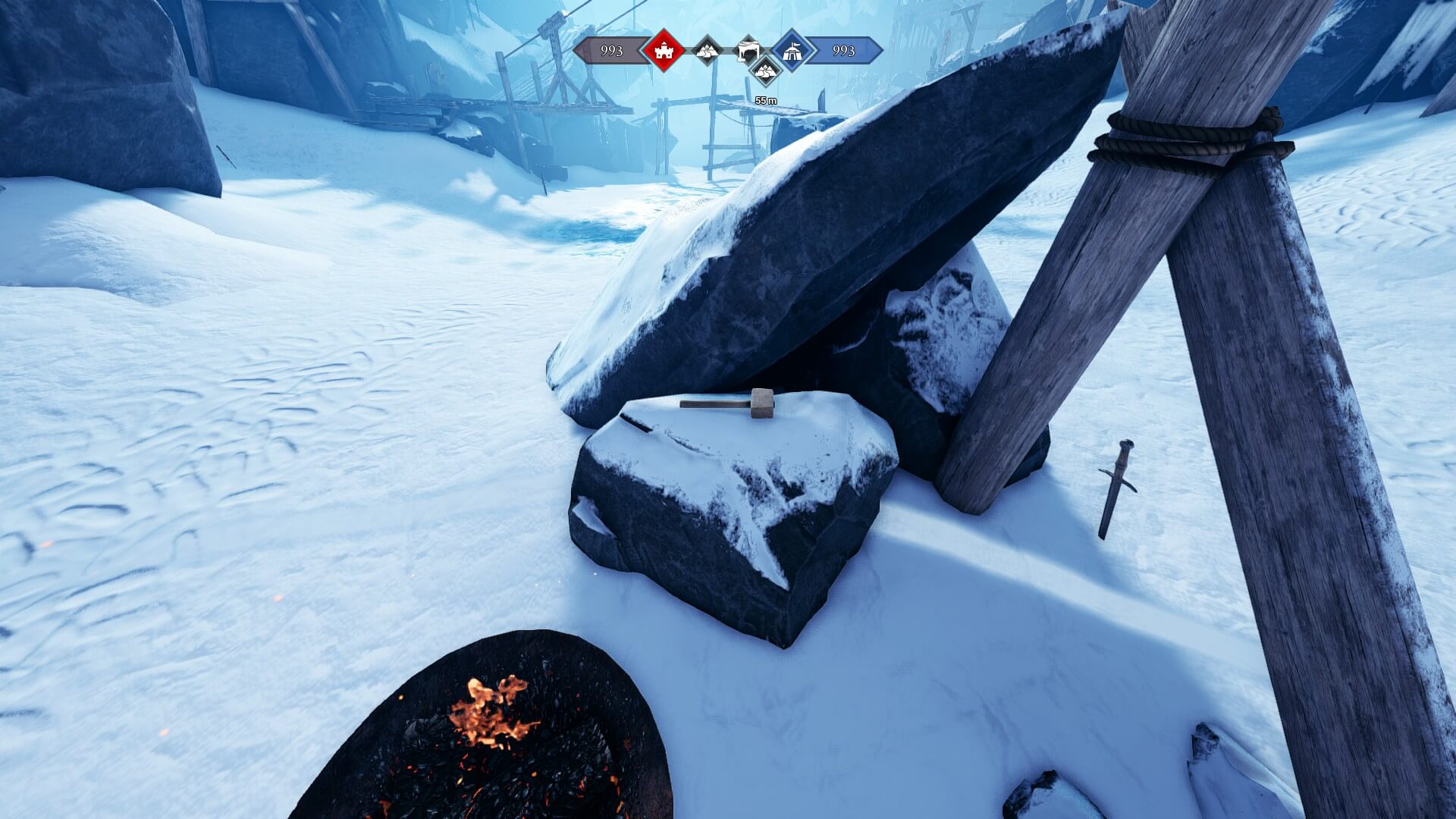Pick the mountain objective beside the red castle
Screen dimensions: 1456x819
[x=708, y=51]
